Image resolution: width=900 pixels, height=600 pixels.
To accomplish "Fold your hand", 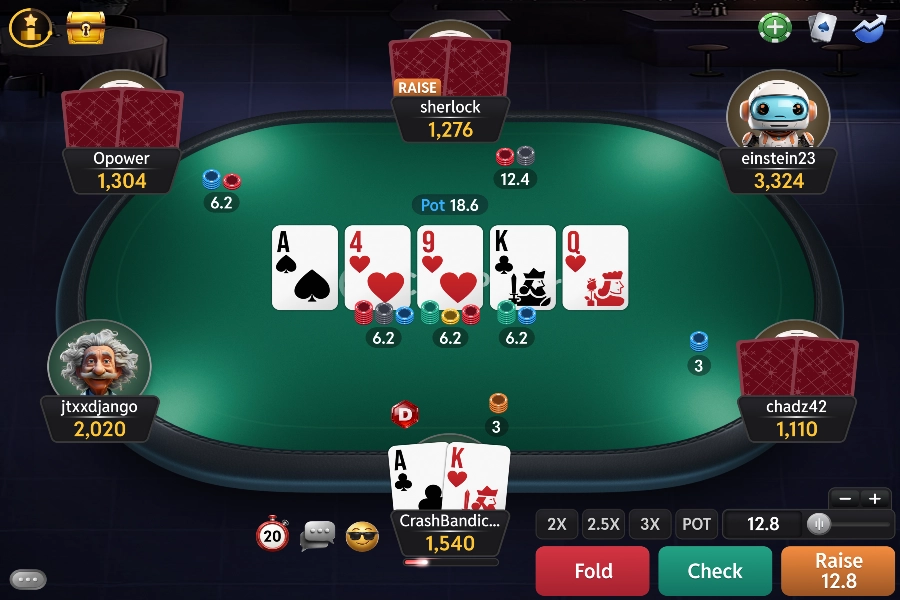I will pos(593,571).
